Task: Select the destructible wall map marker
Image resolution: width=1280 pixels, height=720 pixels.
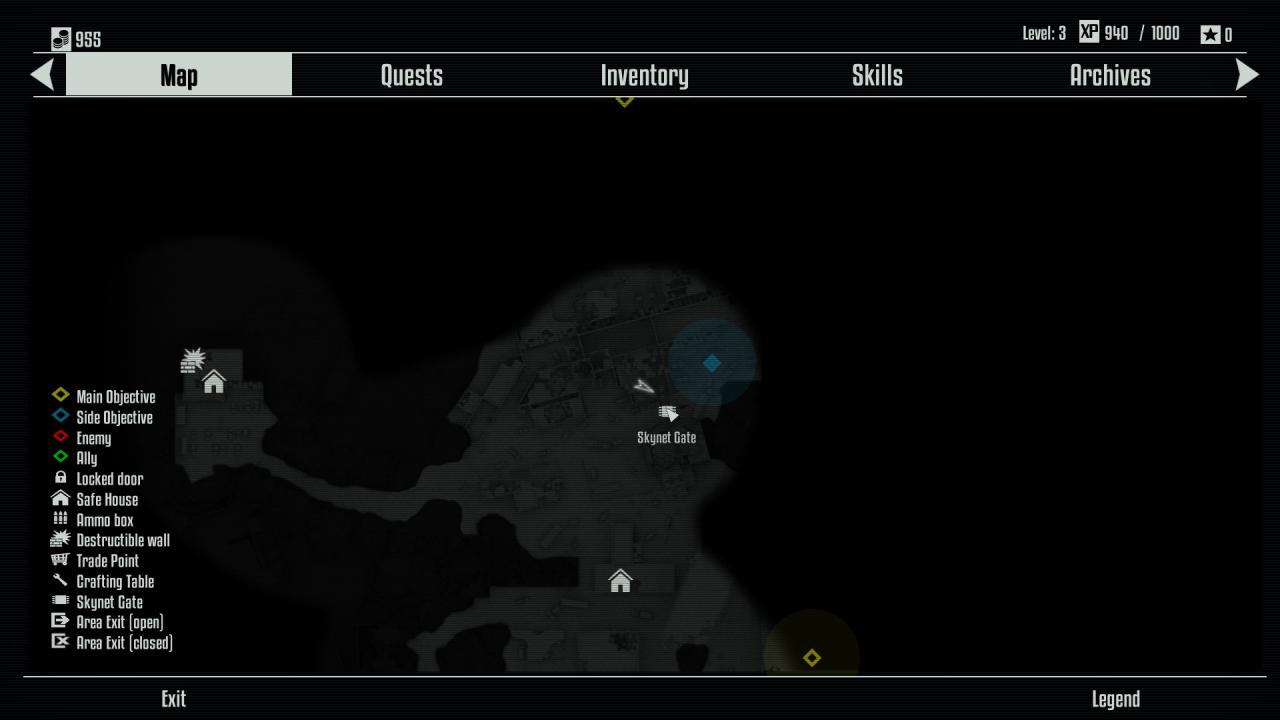Action: click(x=193, y=360)
